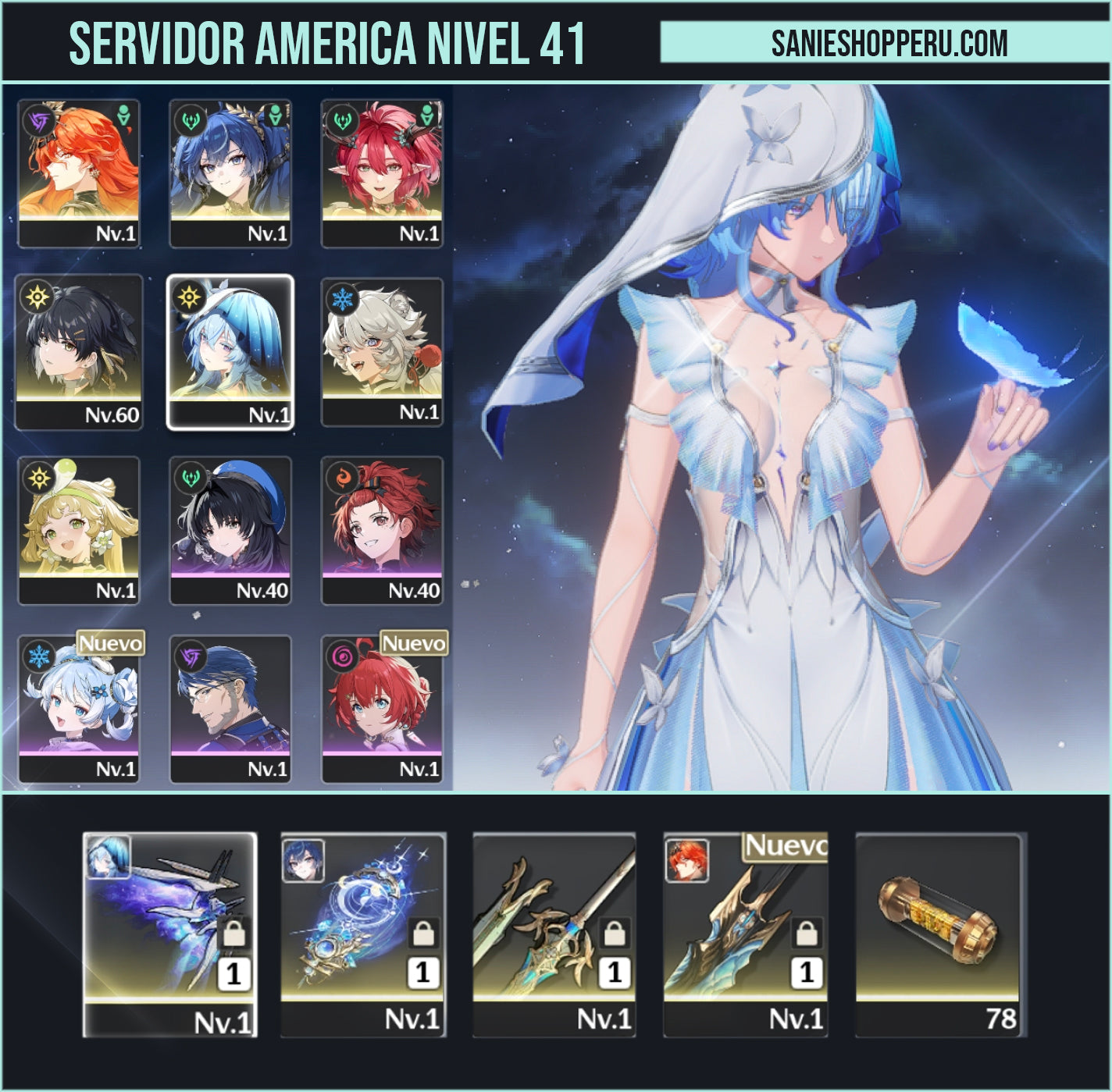Open the SANIESHOPPERU.COM website banner
1112x1092 pixels.
pos(889,43)
